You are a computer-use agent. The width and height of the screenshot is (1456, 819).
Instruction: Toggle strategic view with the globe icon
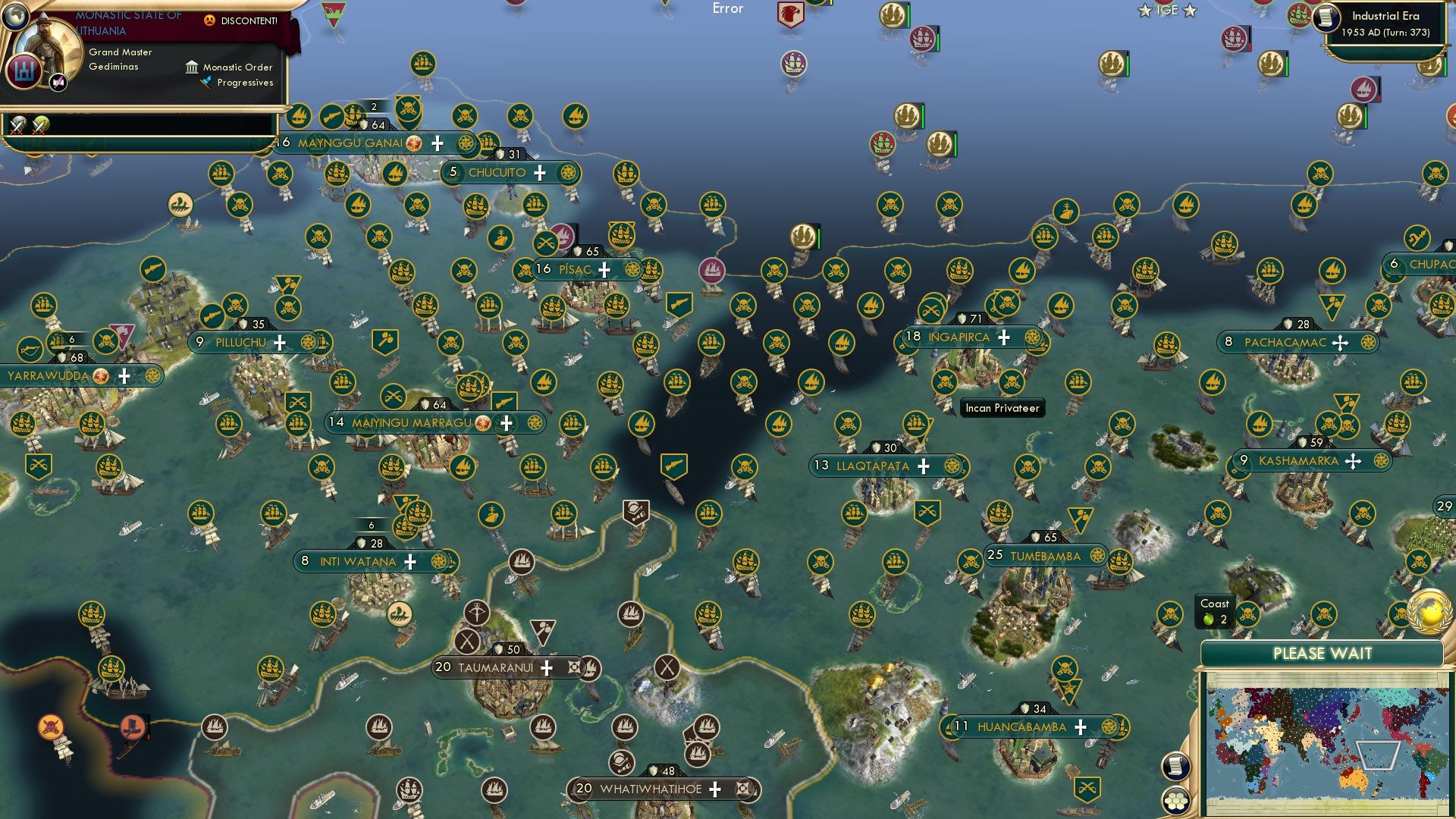16,17
